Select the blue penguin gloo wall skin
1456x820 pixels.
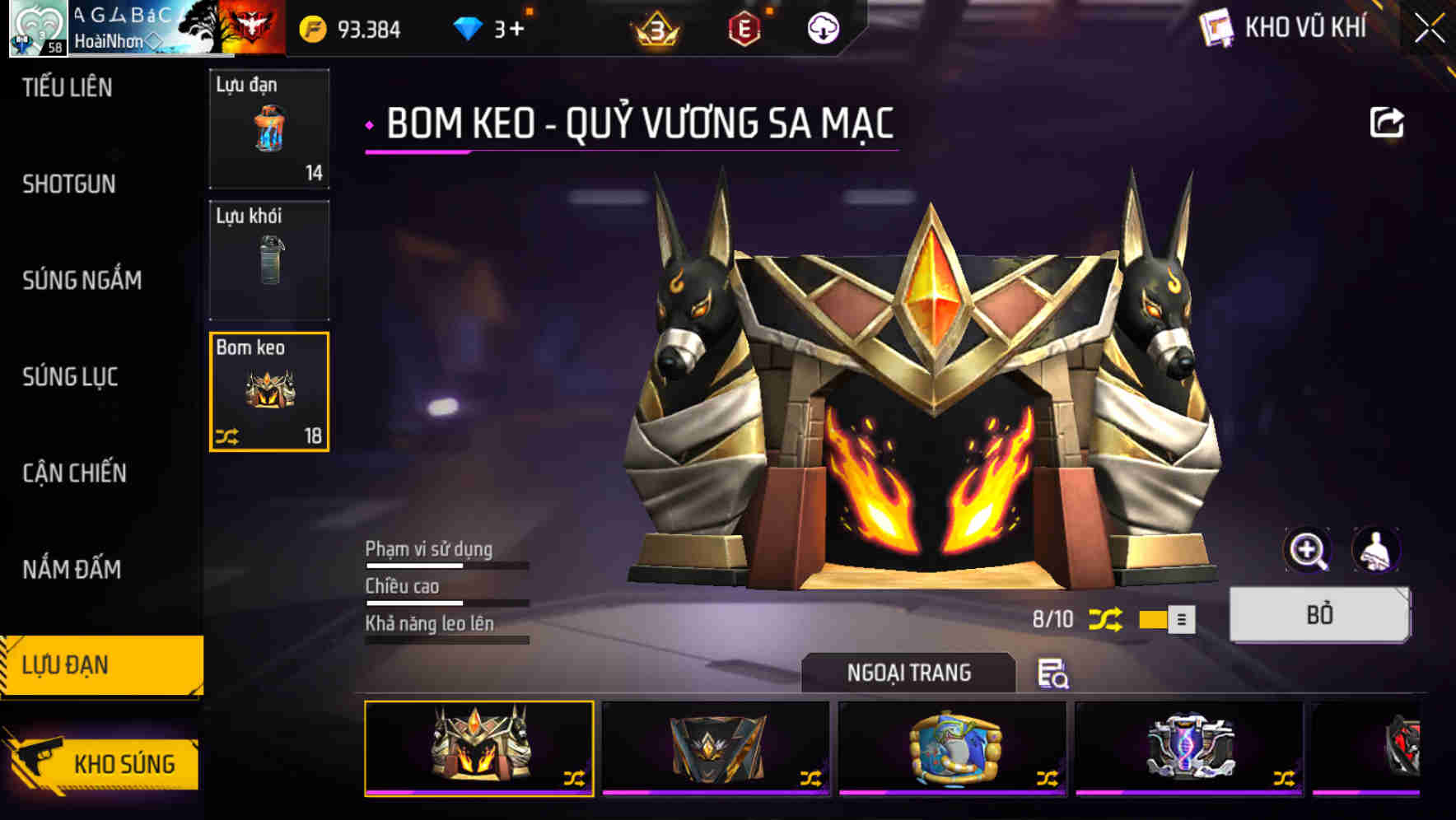[x=954, y=748]
